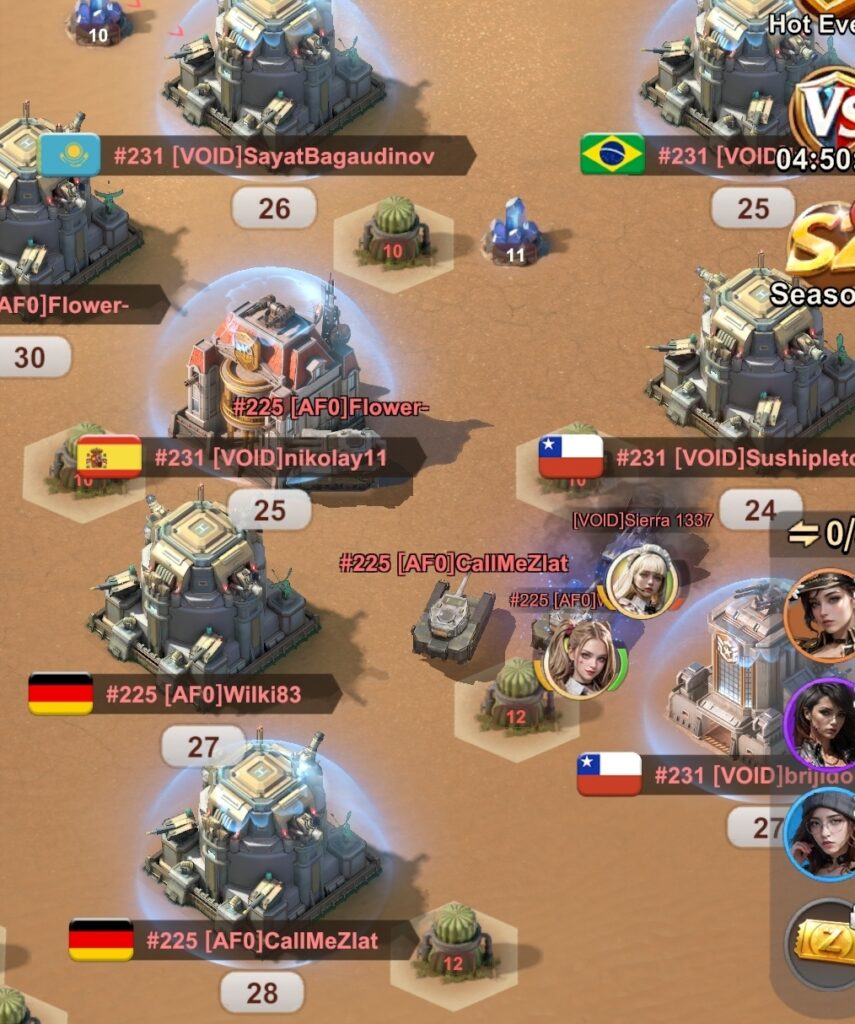Select the hero portrait with orange ring
The width and height of the screenshot is (855, 1024).
(821, 616)
